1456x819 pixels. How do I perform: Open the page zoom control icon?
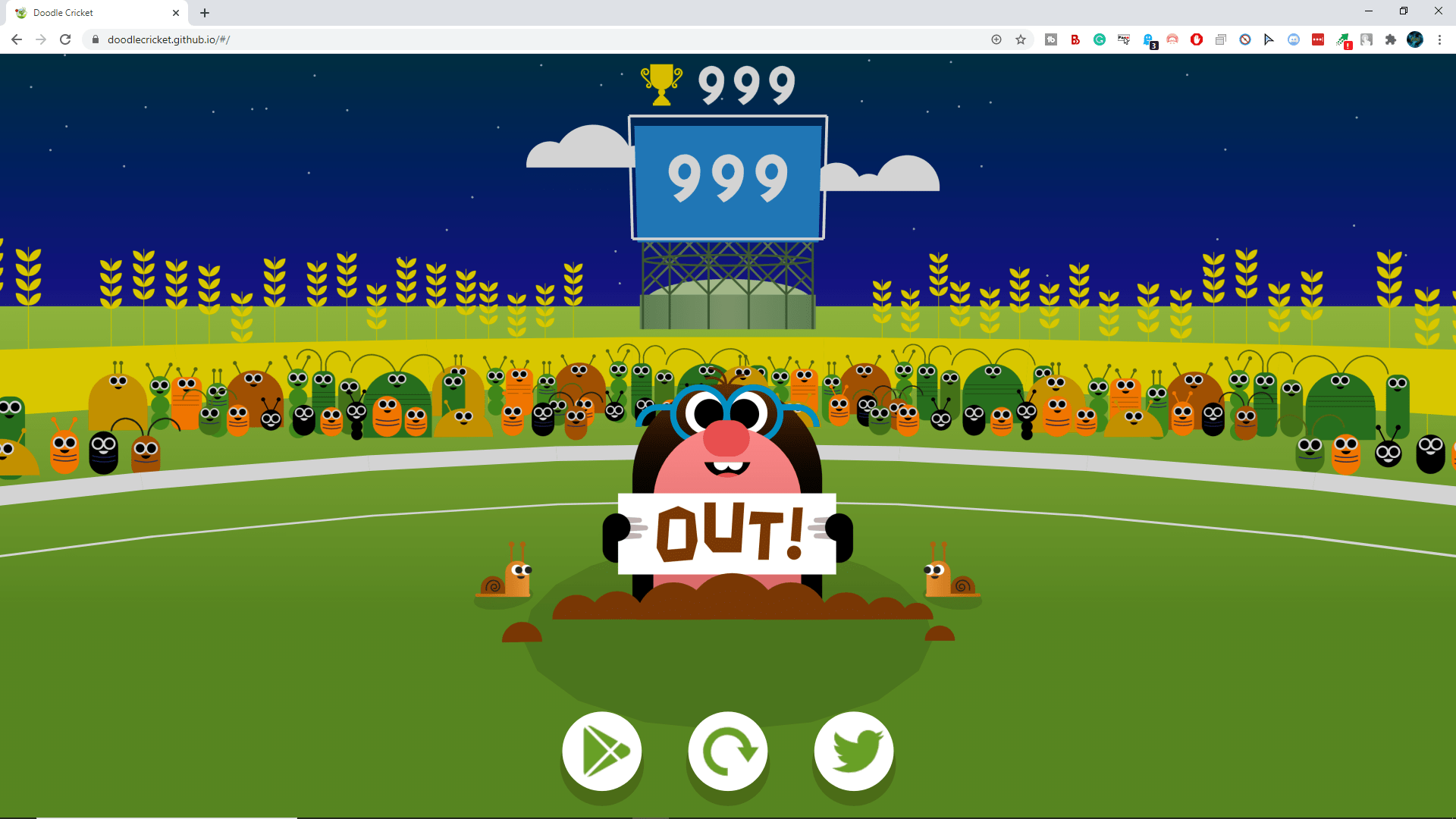click(996, 39)
